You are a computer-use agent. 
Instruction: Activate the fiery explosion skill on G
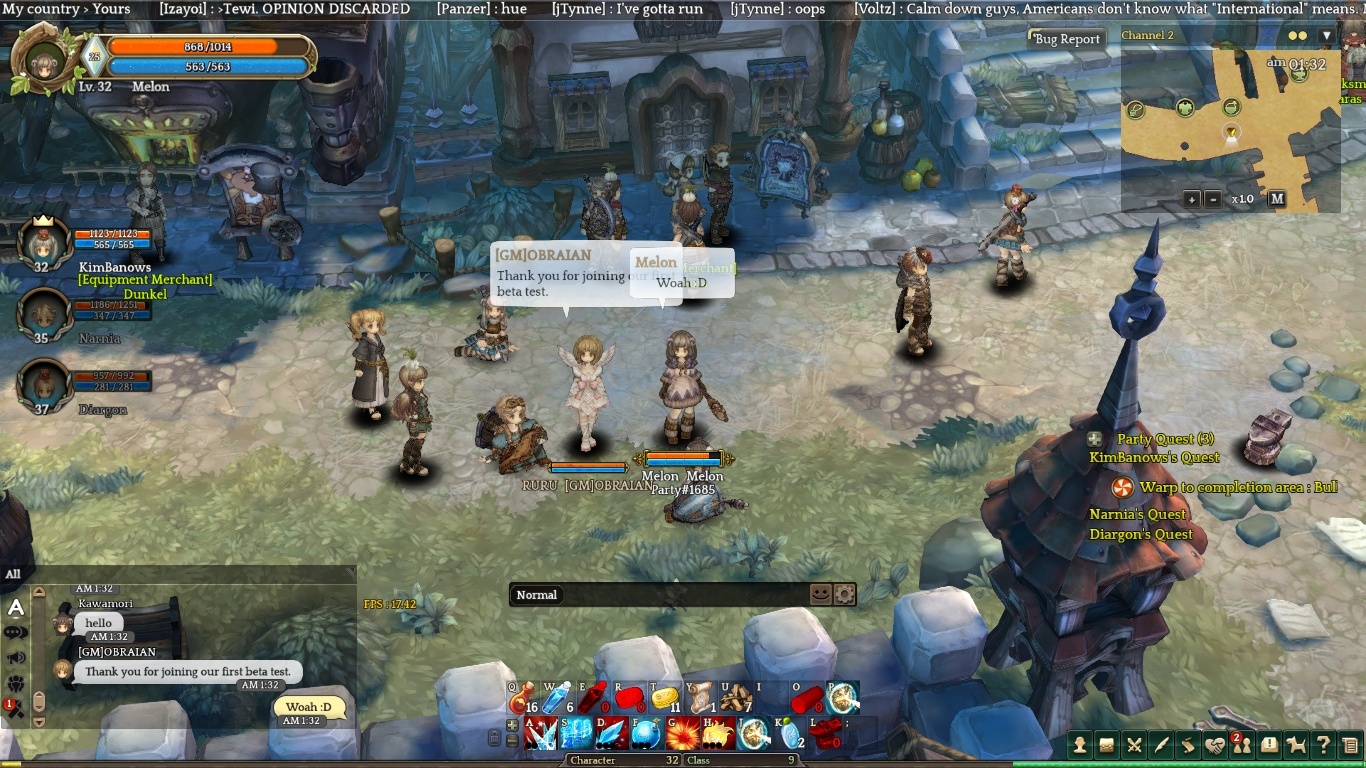(682, 734)
